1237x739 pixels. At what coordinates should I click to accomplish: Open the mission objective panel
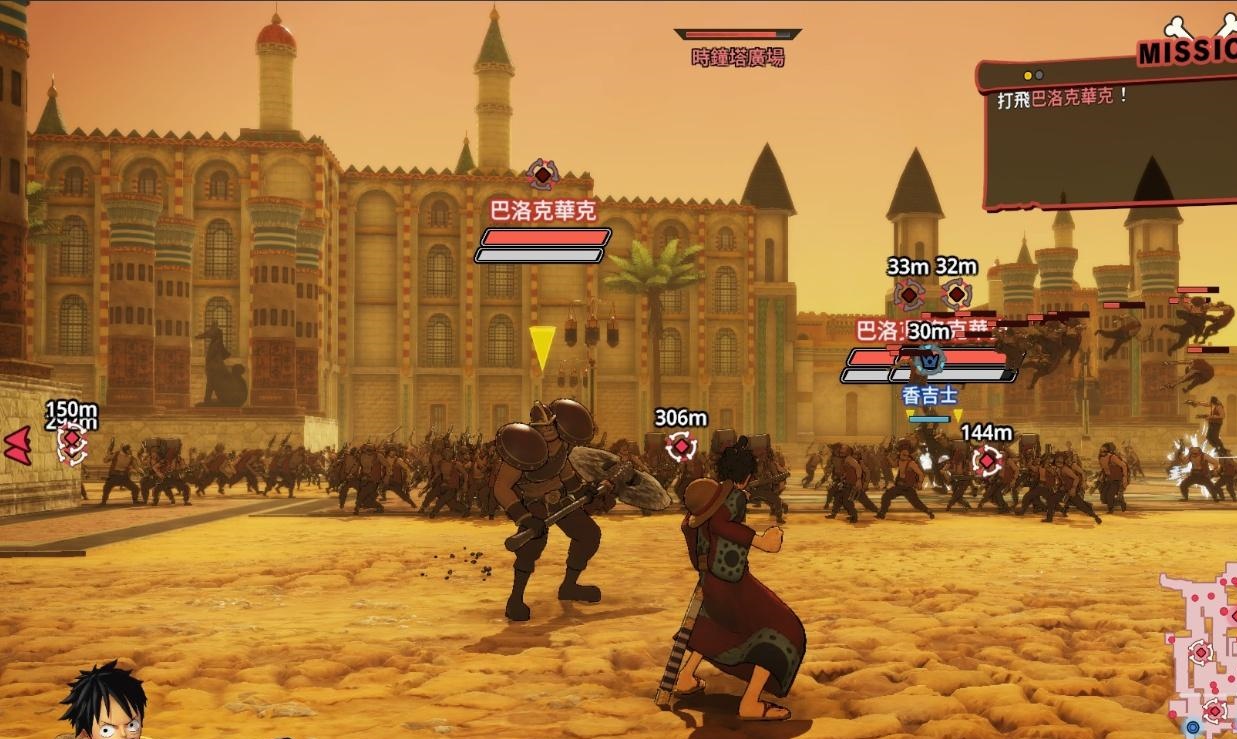[x=1110, y=135]
